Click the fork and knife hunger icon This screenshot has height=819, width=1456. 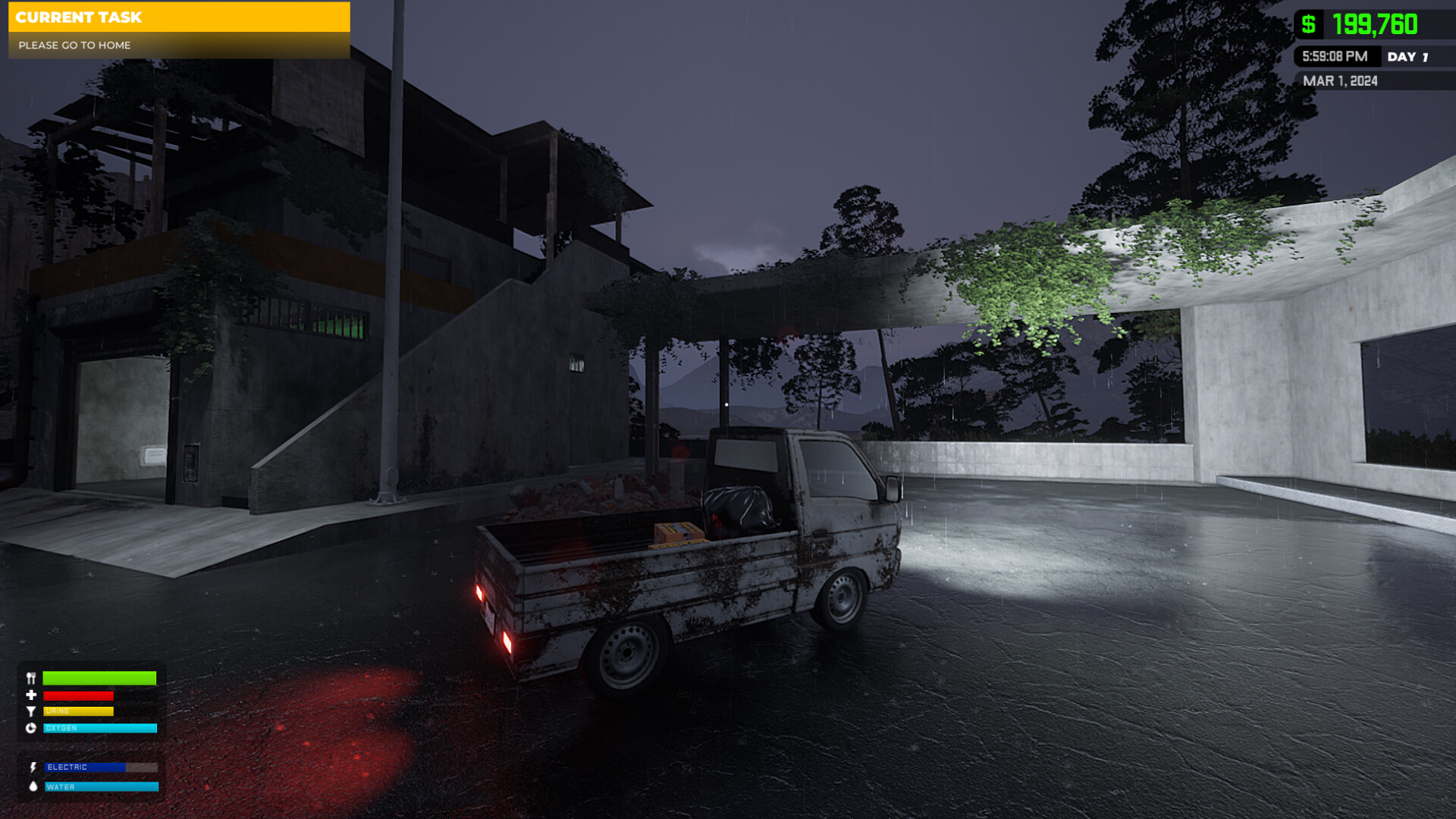(31, 679)
